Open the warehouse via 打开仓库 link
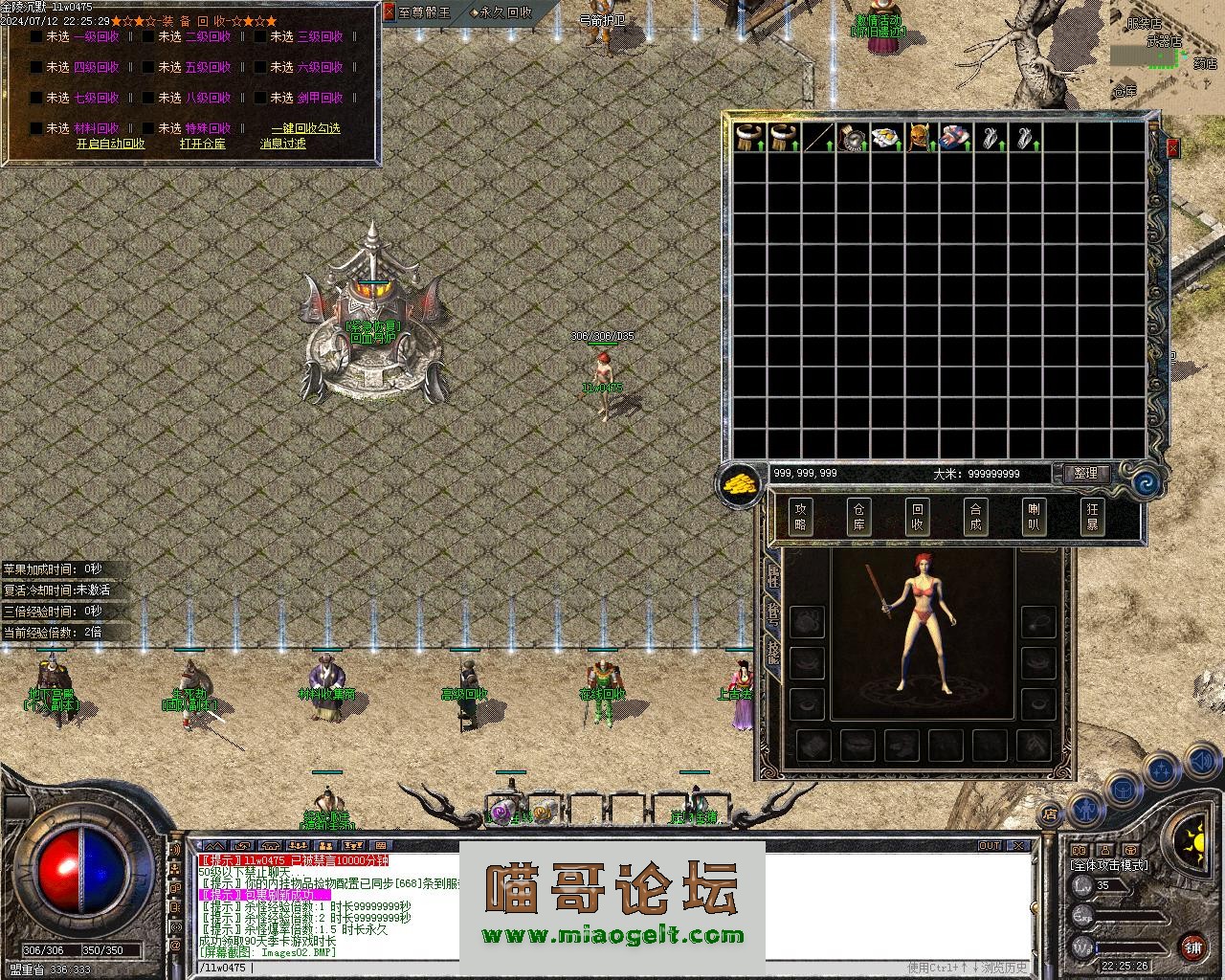1225x980 pixels. [202, 145]
